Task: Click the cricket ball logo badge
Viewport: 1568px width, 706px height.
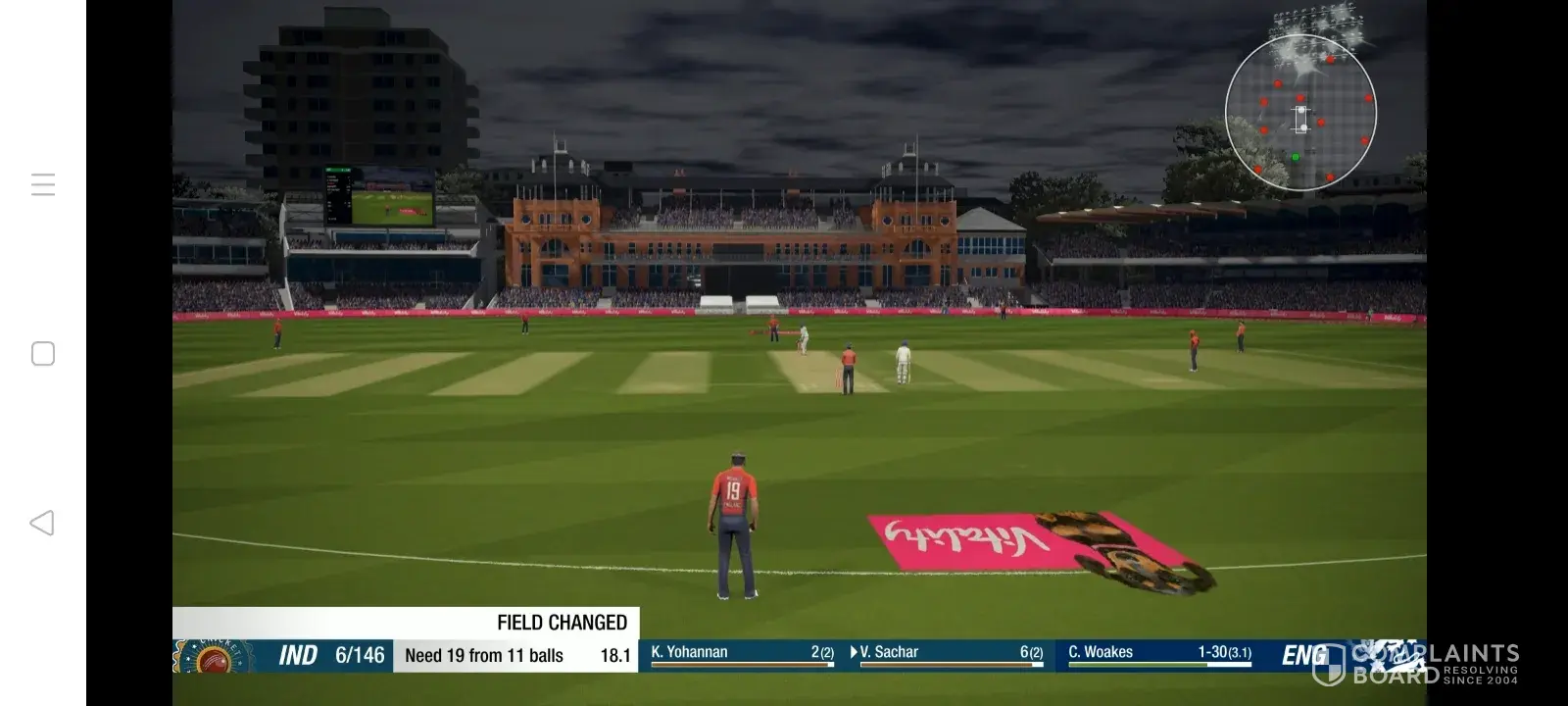Action: (x=213, y=657)
